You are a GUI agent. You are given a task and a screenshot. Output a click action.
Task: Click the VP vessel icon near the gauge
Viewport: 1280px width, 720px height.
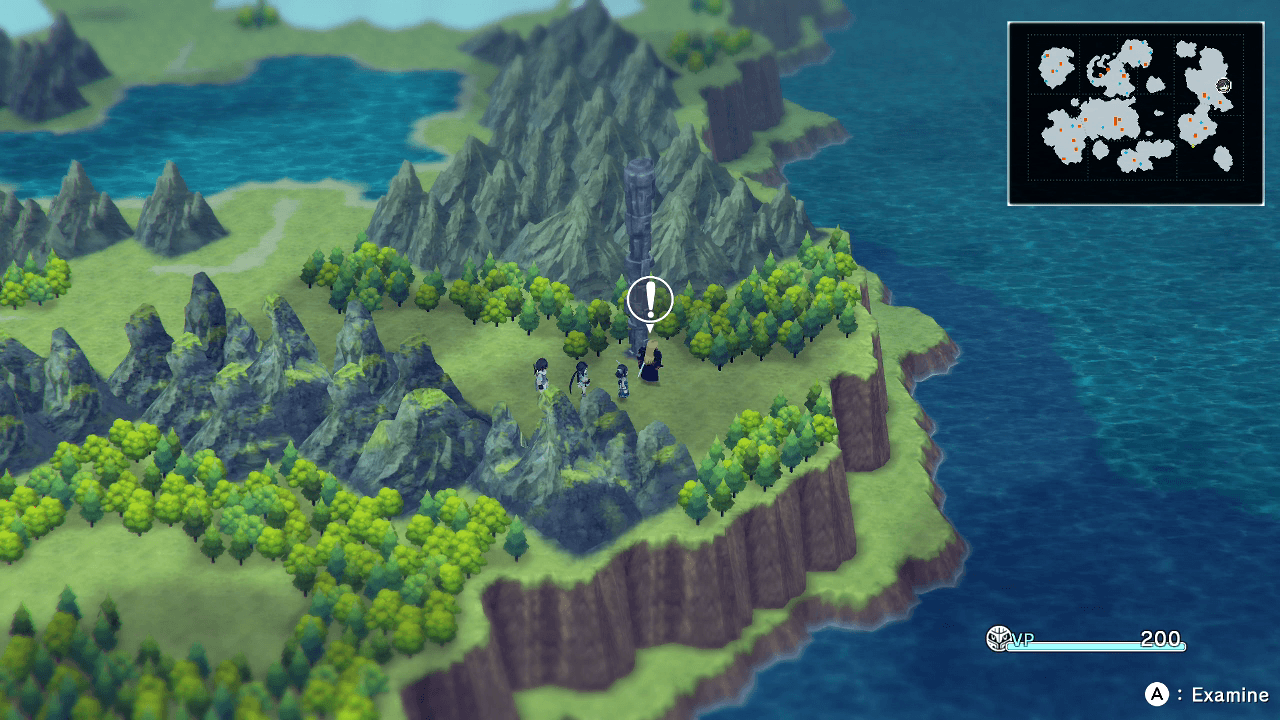point(999,637)
